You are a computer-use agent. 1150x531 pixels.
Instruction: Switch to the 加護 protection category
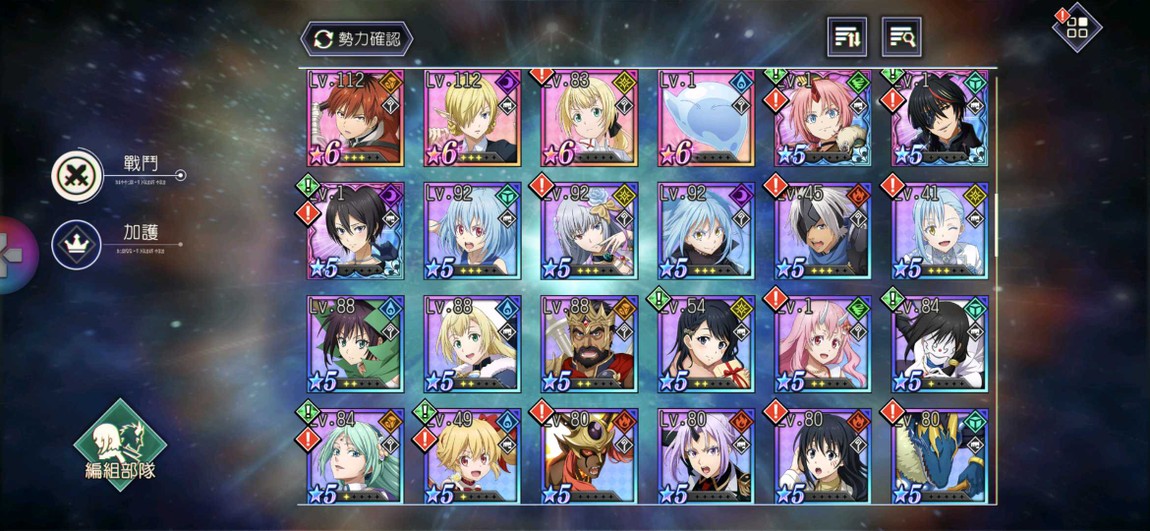[x=75, y=243]
